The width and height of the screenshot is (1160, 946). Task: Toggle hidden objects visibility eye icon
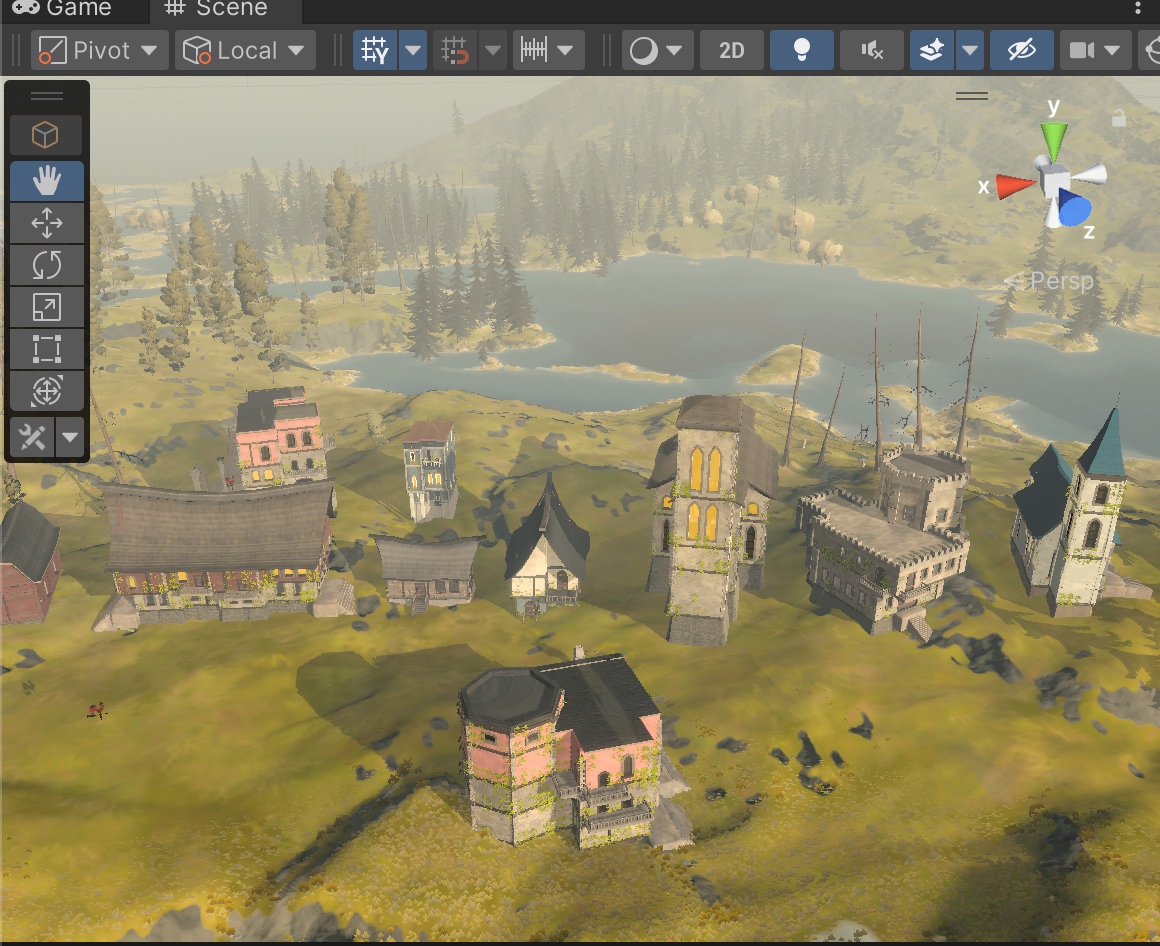[1021, 50]
